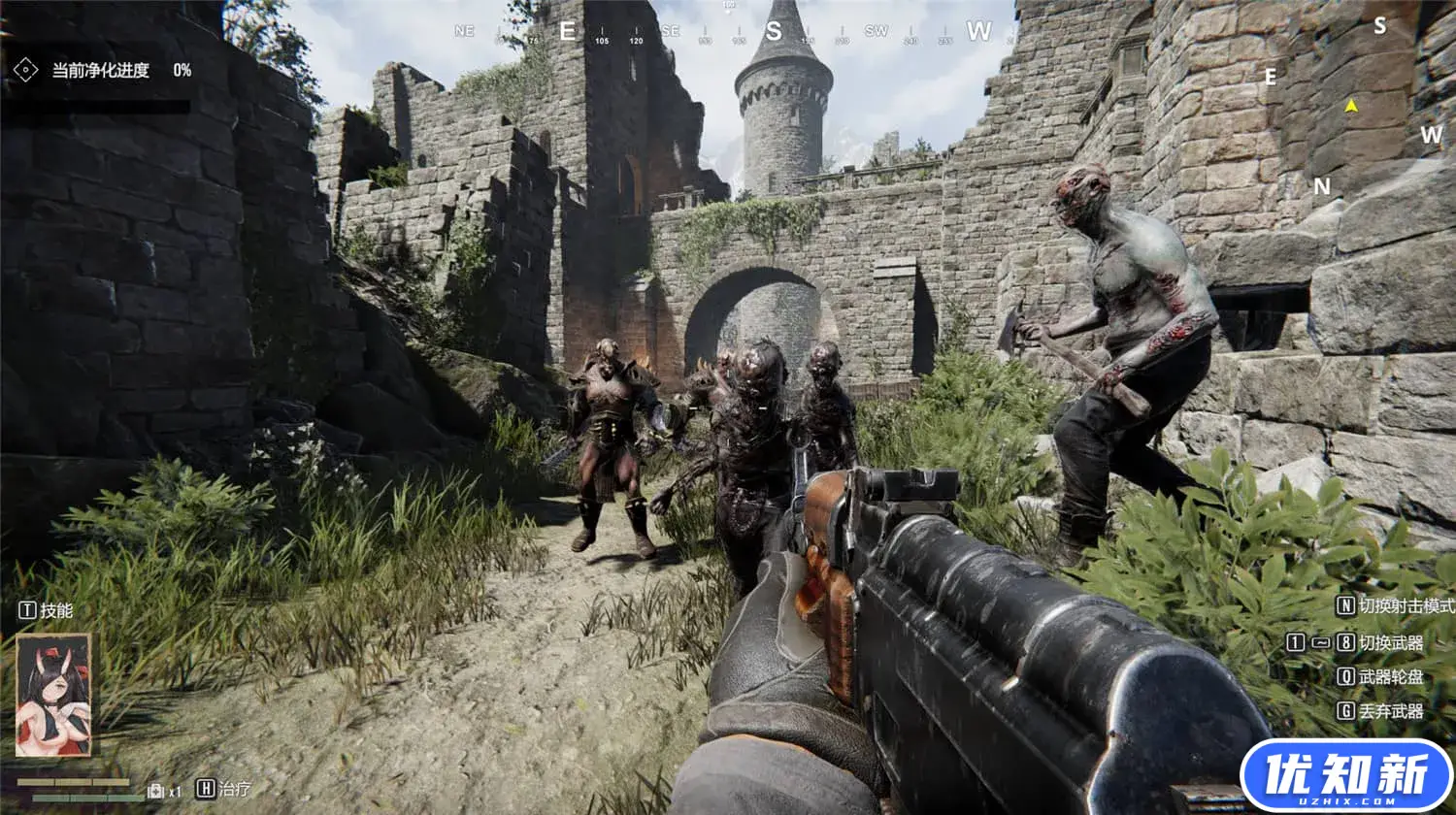Use the medkit item icon
Image resolution: width=1456 pixels, height=815 pixels.
pos(155,791)
